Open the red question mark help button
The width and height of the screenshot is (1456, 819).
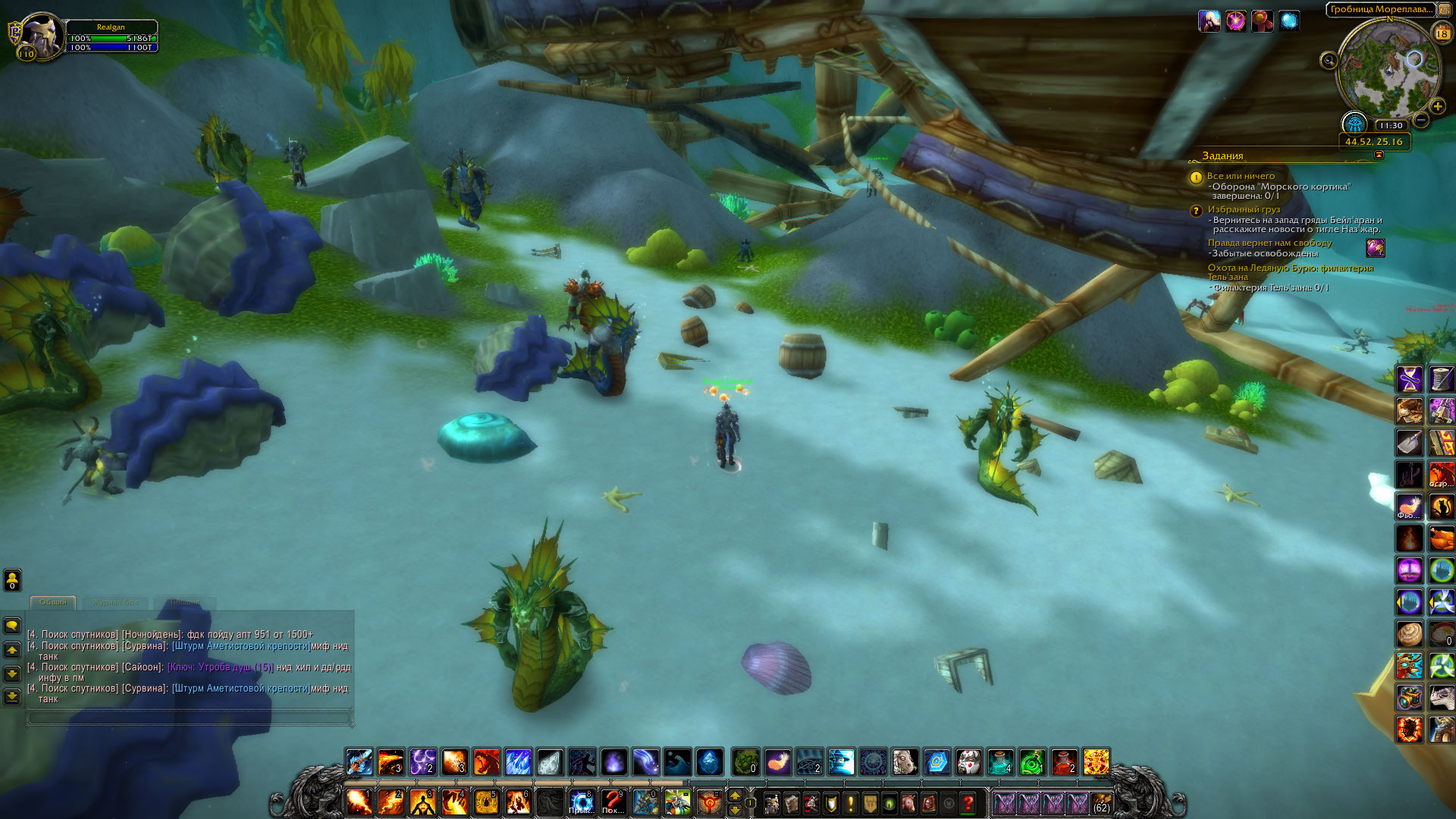968,802
